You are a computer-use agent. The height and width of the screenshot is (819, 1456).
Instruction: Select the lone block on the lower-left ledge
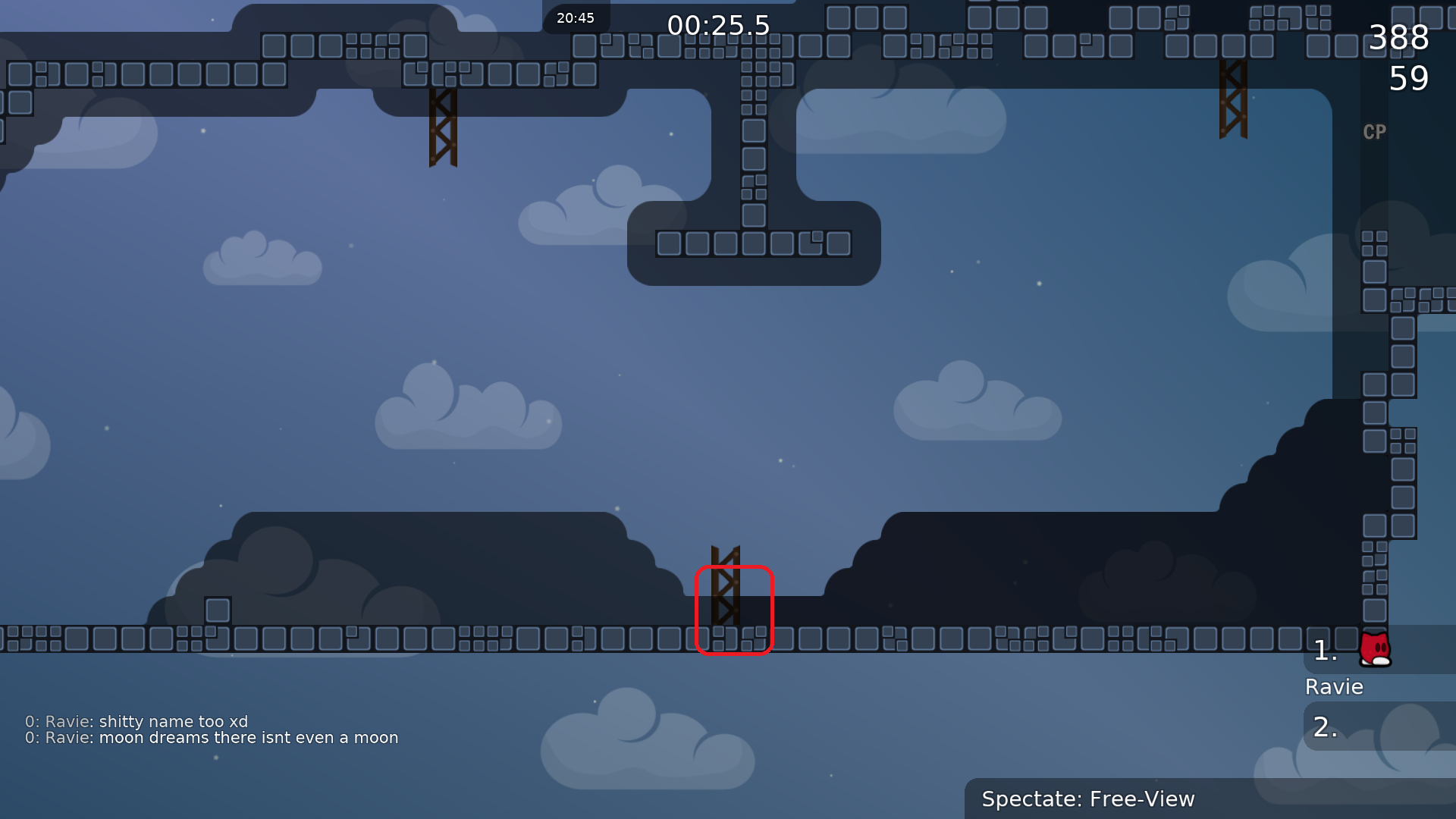[217, 609]
